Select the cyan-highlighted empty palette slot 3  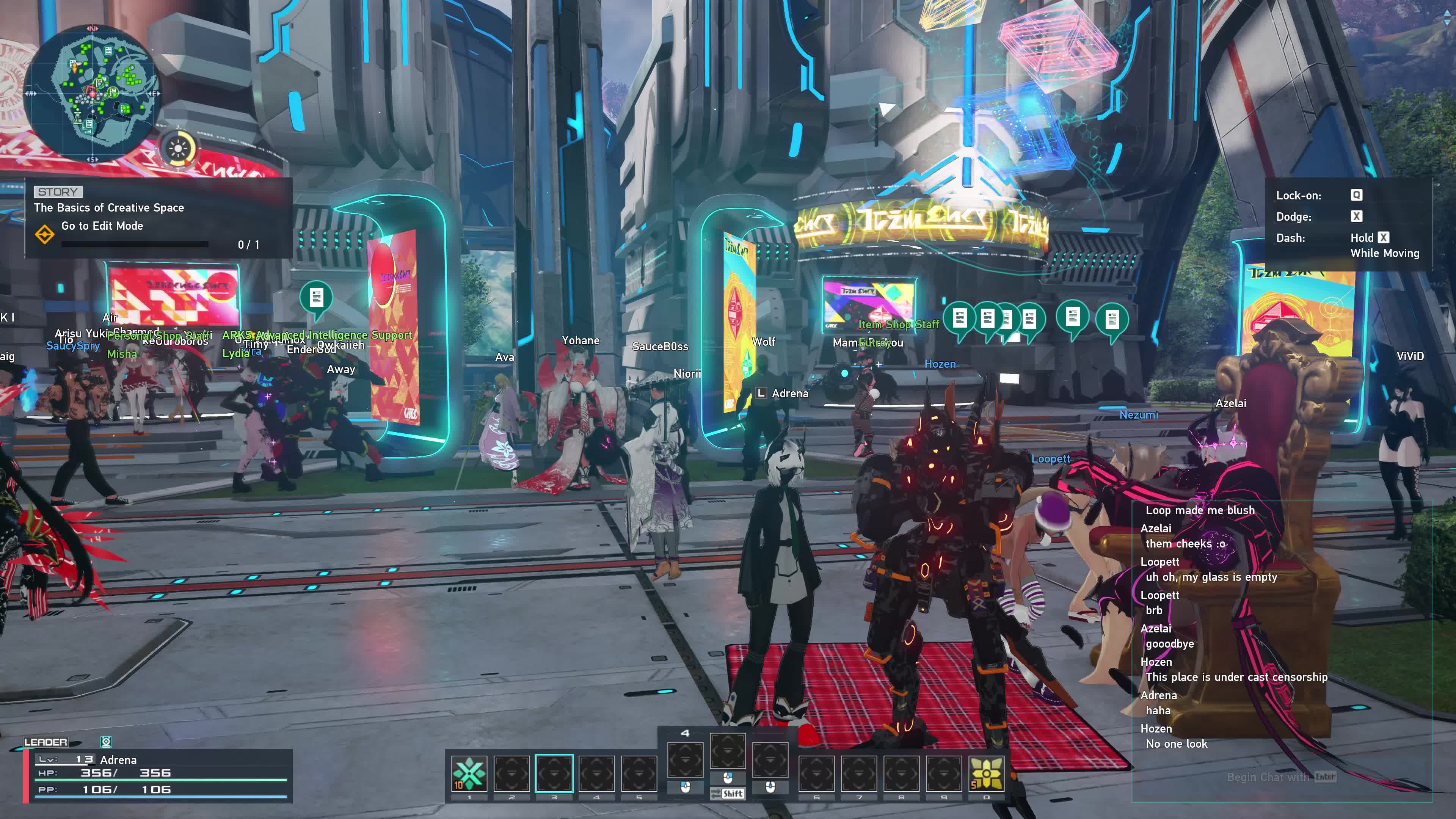[554, 773]
